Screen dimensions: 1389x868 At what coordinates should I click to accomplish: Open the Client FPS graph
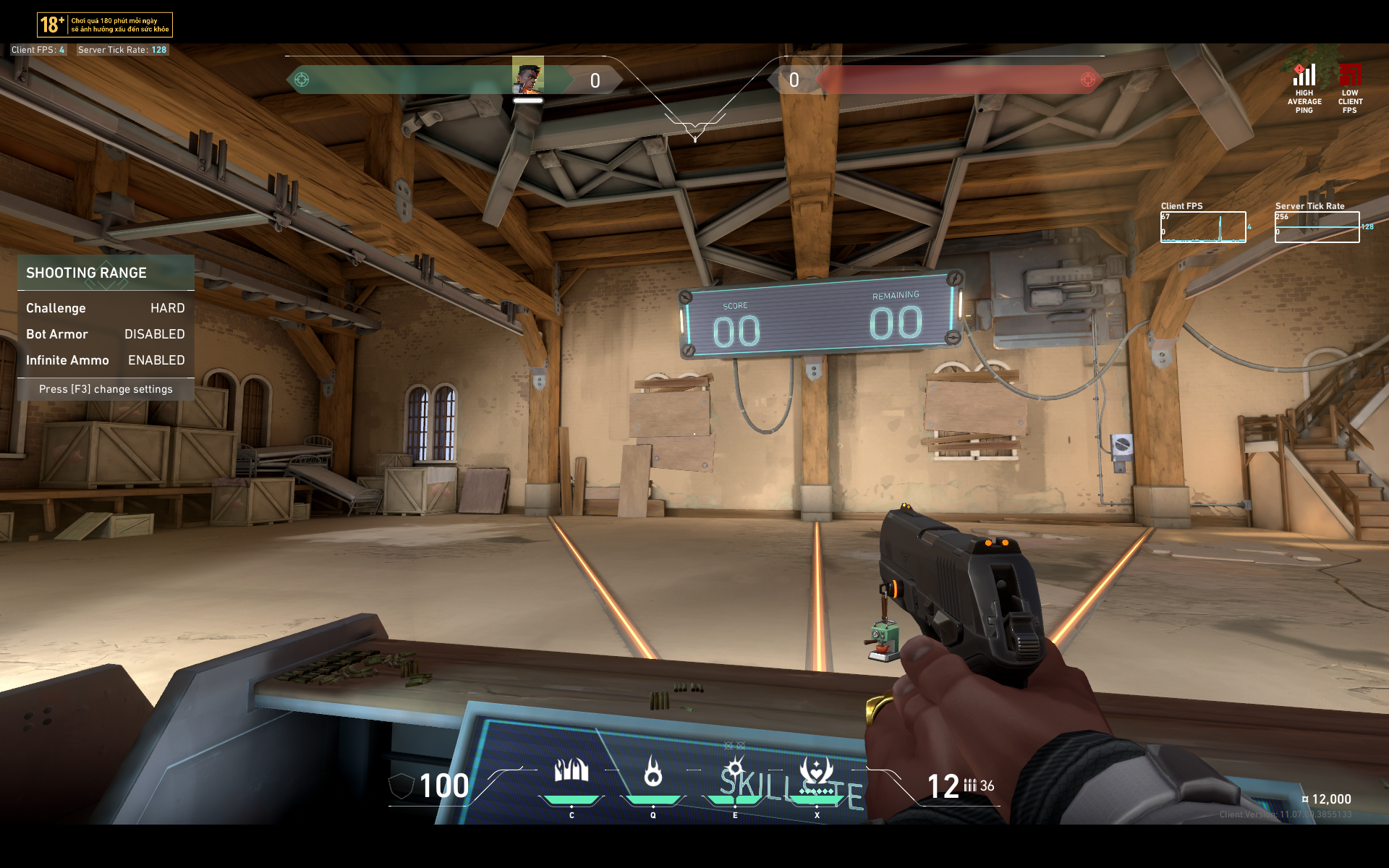[x=1203, y=227]
